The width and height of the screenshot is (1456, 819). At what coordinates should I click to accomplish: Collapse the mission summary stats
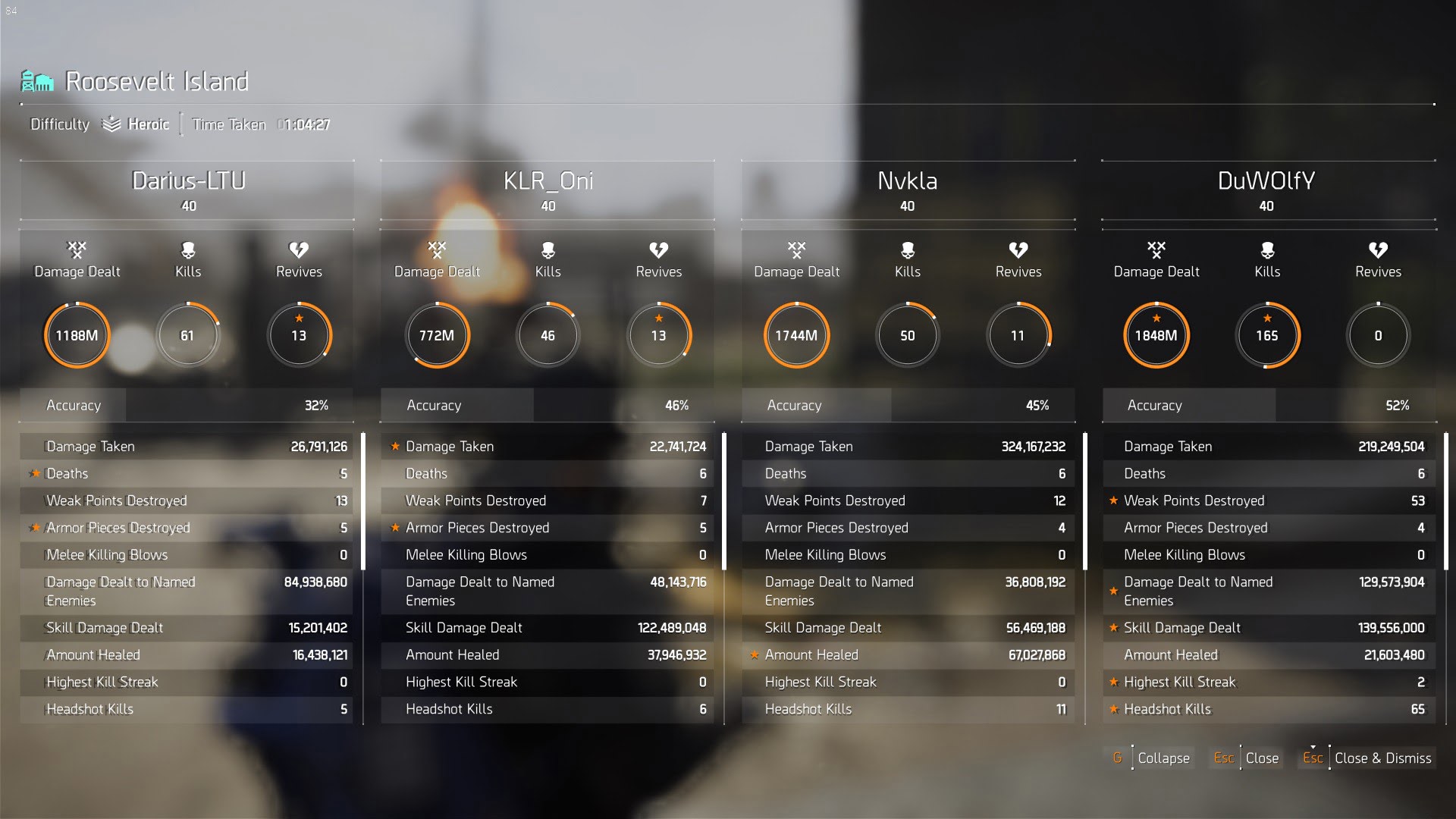click(1152, 758)
